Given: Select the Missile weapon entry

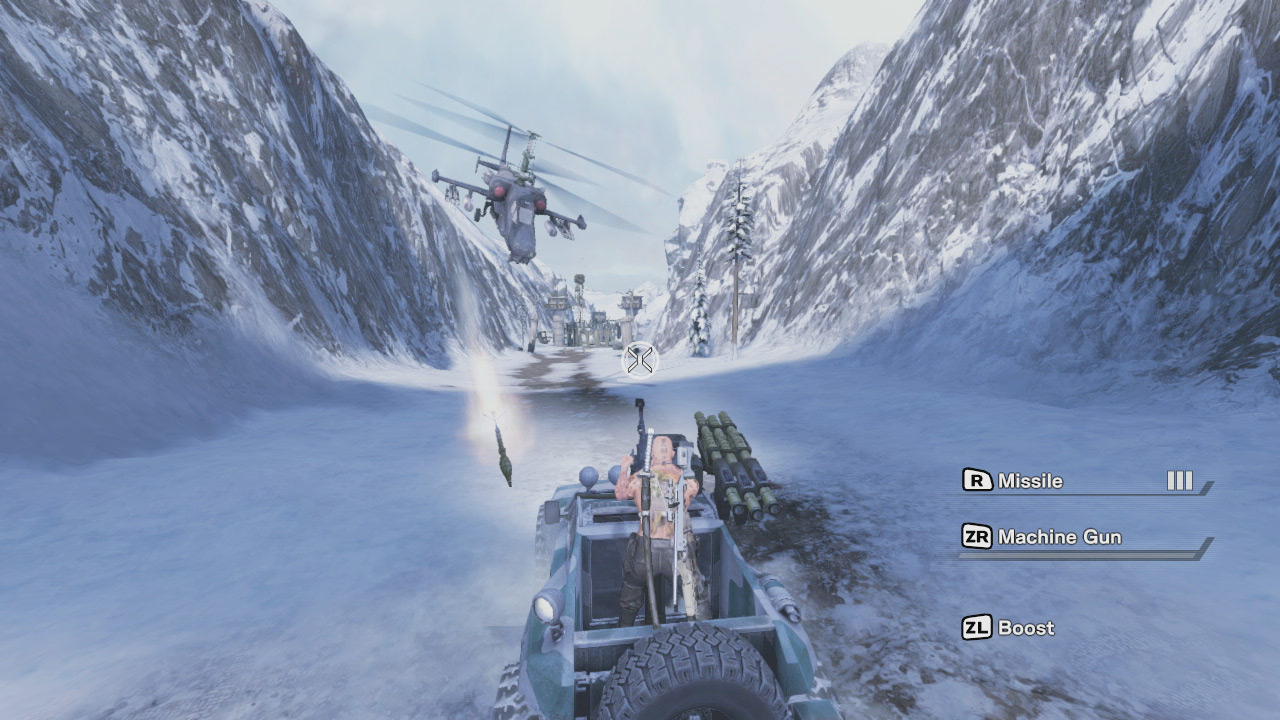Looking at the screenshot, I should pyautogui.click(x=1030, y=481).
